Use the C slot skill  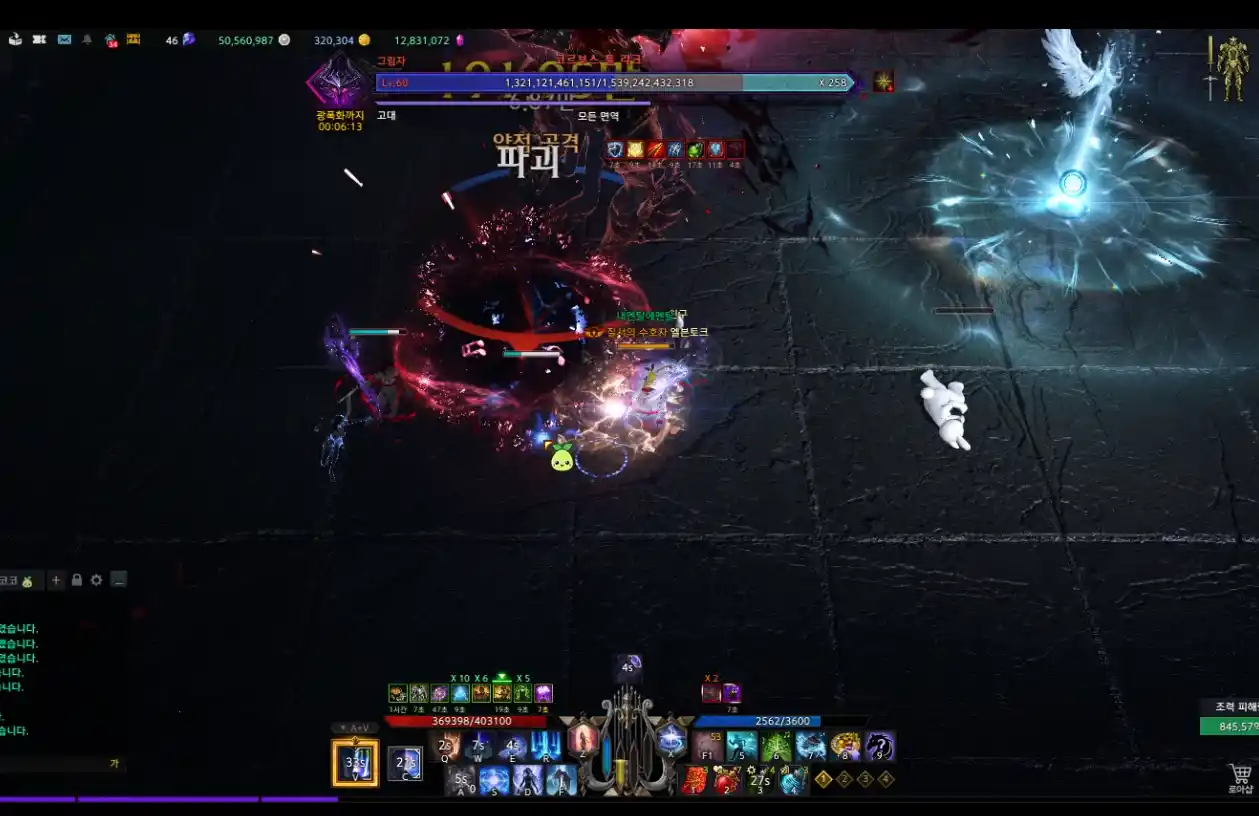(x=404, y=763)
